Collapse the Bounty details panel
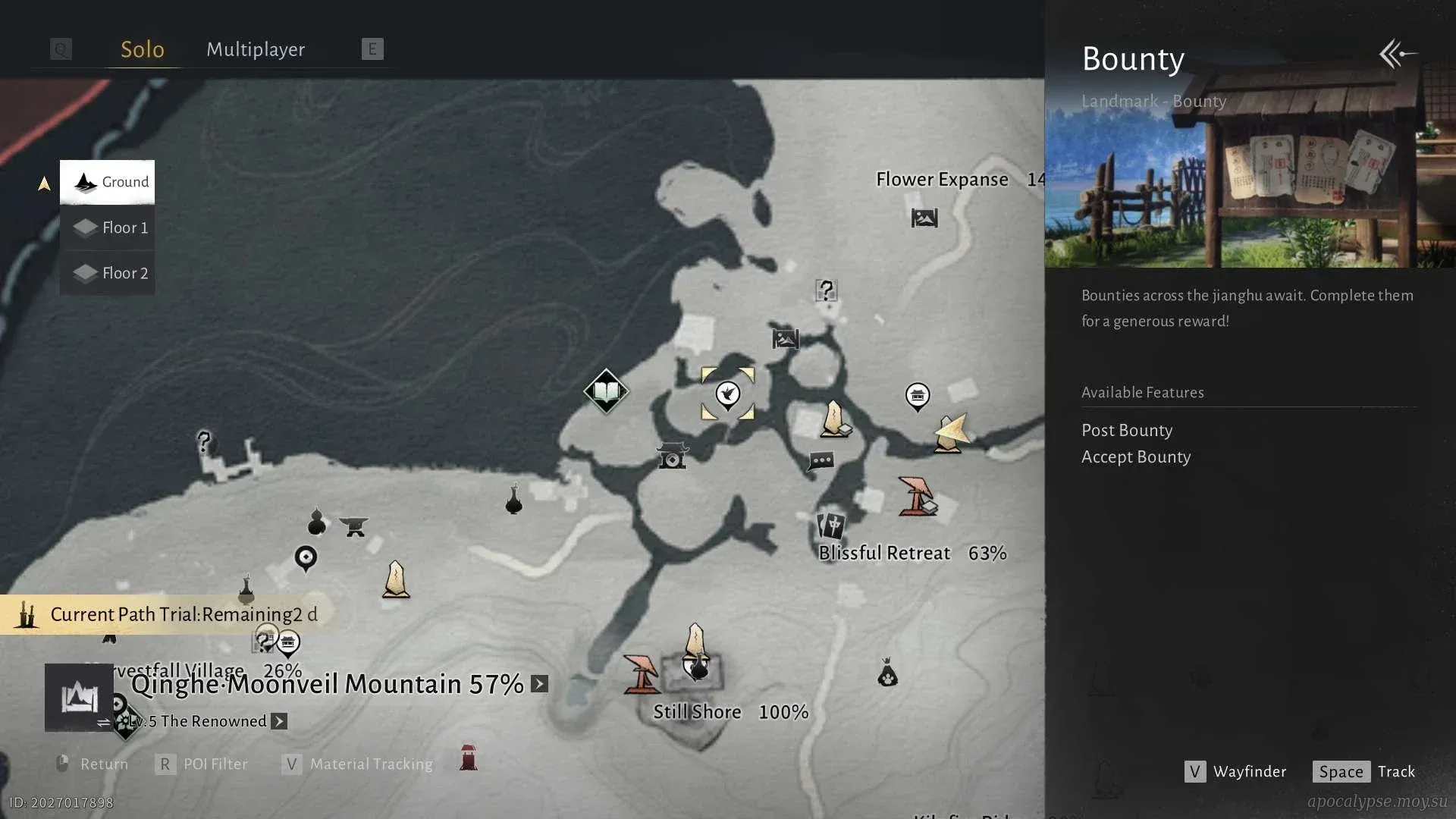Screen dimensions: 1456x819 point(1397,54)
